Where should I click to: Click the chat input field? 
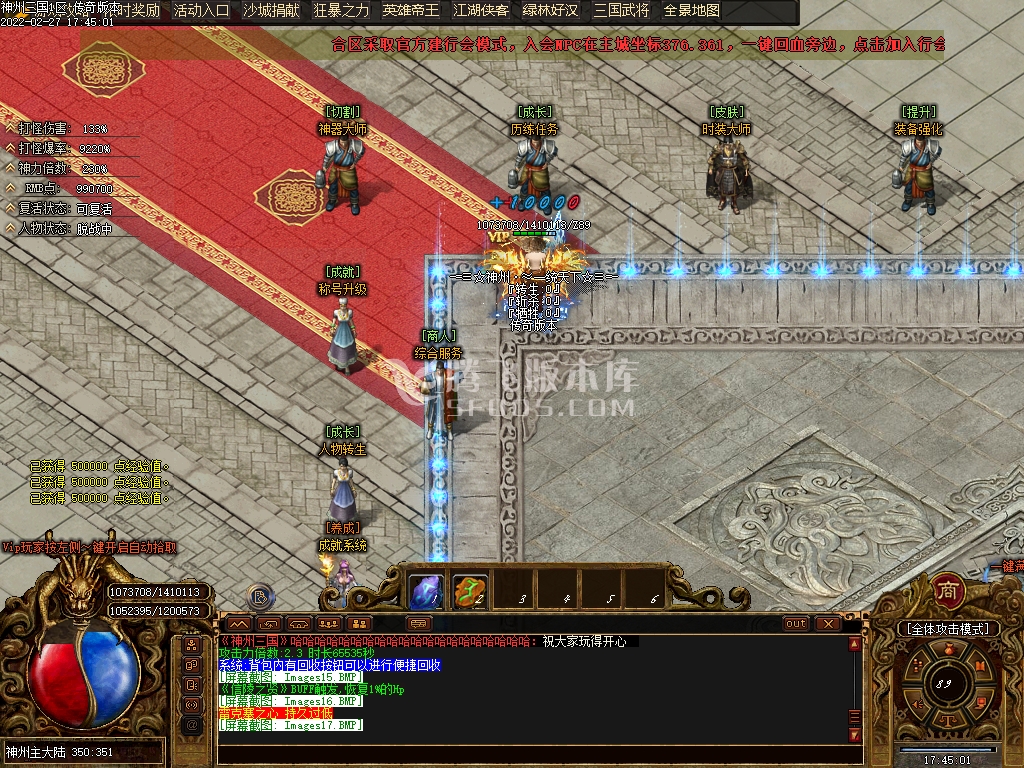tap(530, 755)
